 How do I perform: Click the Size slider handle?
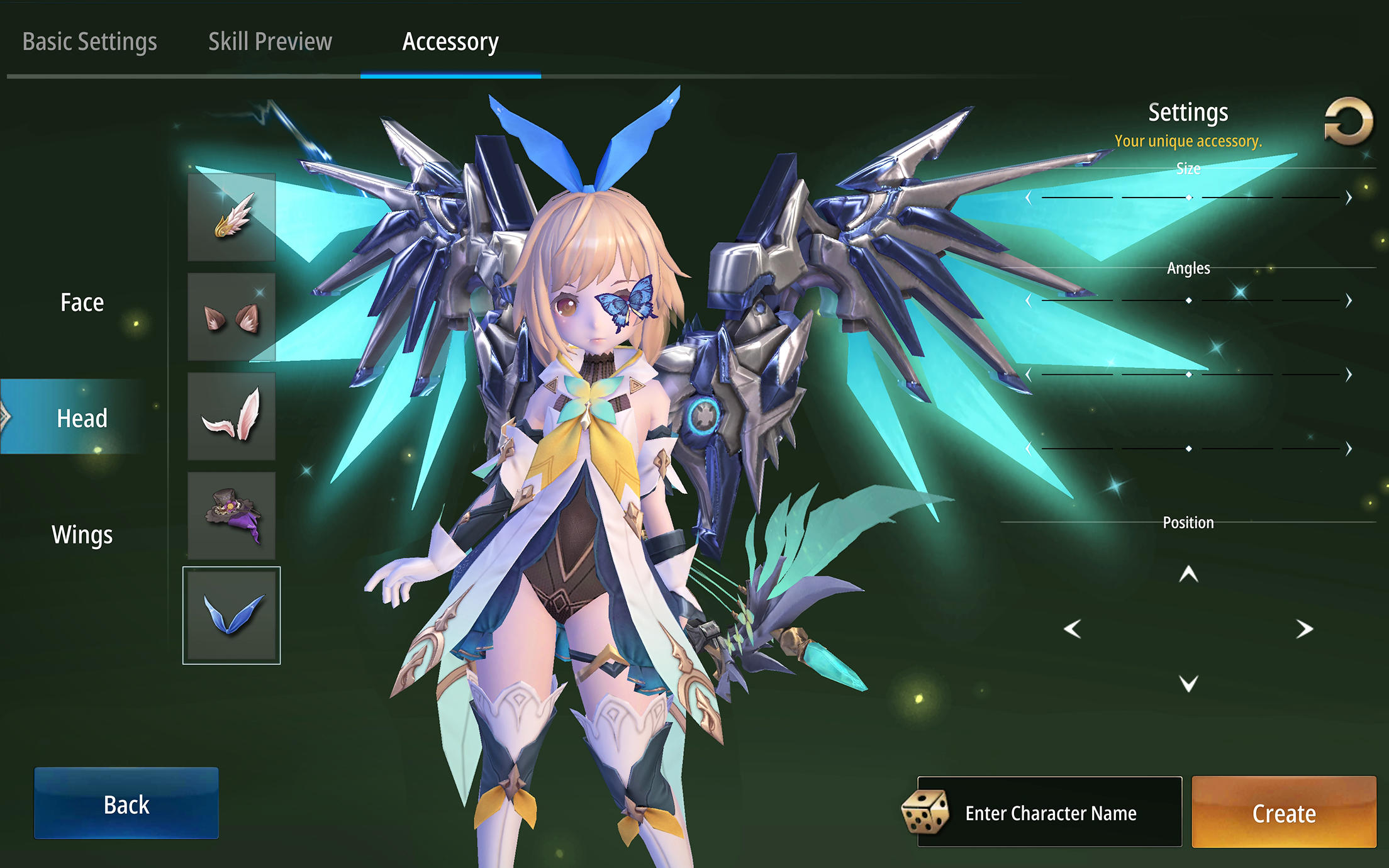coord(1189,196)
